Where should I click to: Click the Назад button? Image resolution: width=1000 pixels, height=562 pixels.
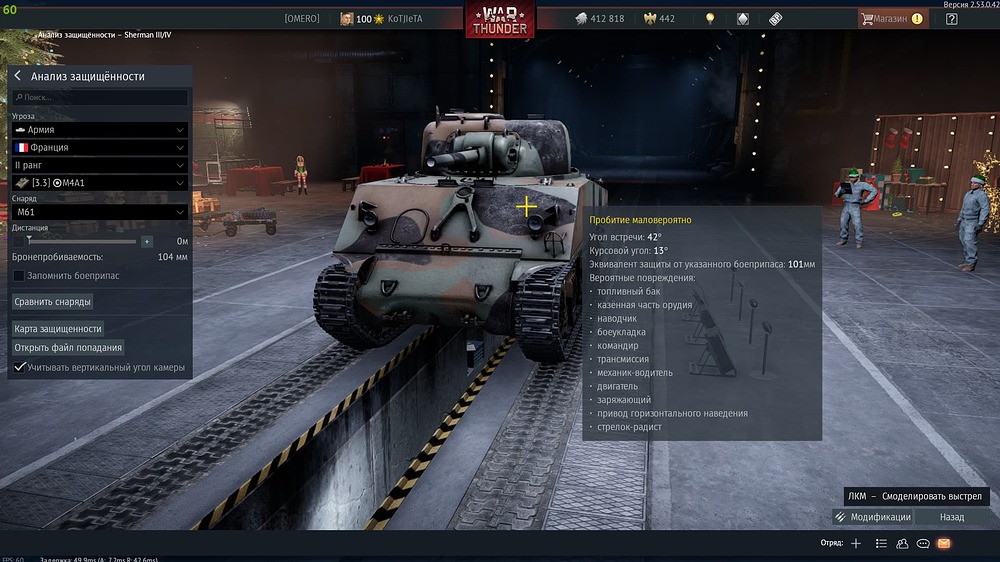pyautogui.click(x=952, y=517)
